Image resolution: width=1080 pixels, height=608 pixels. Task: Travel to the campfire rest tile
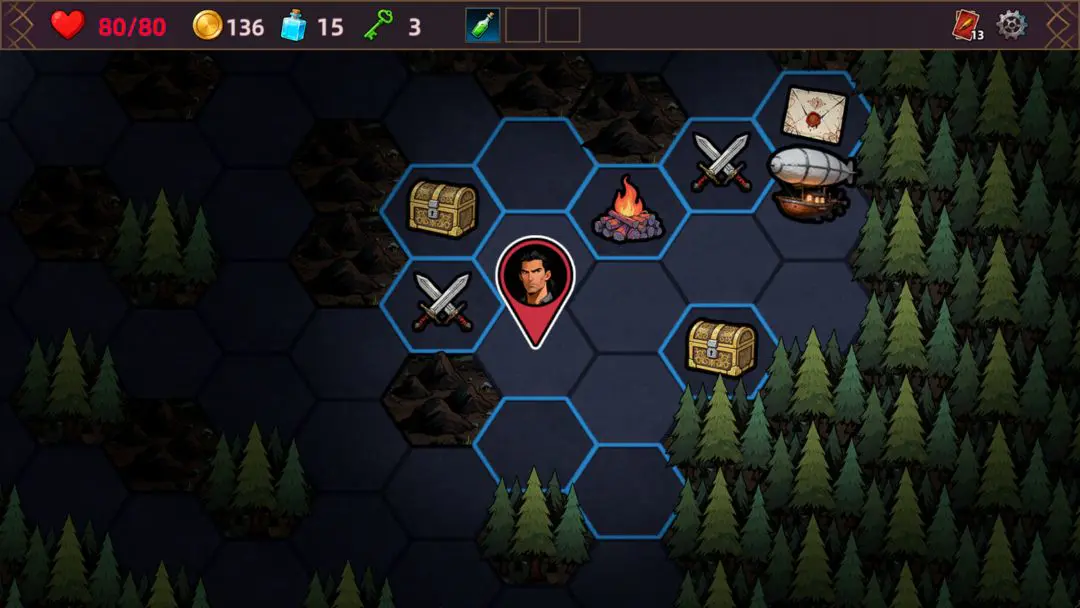[x=628, y=211]
